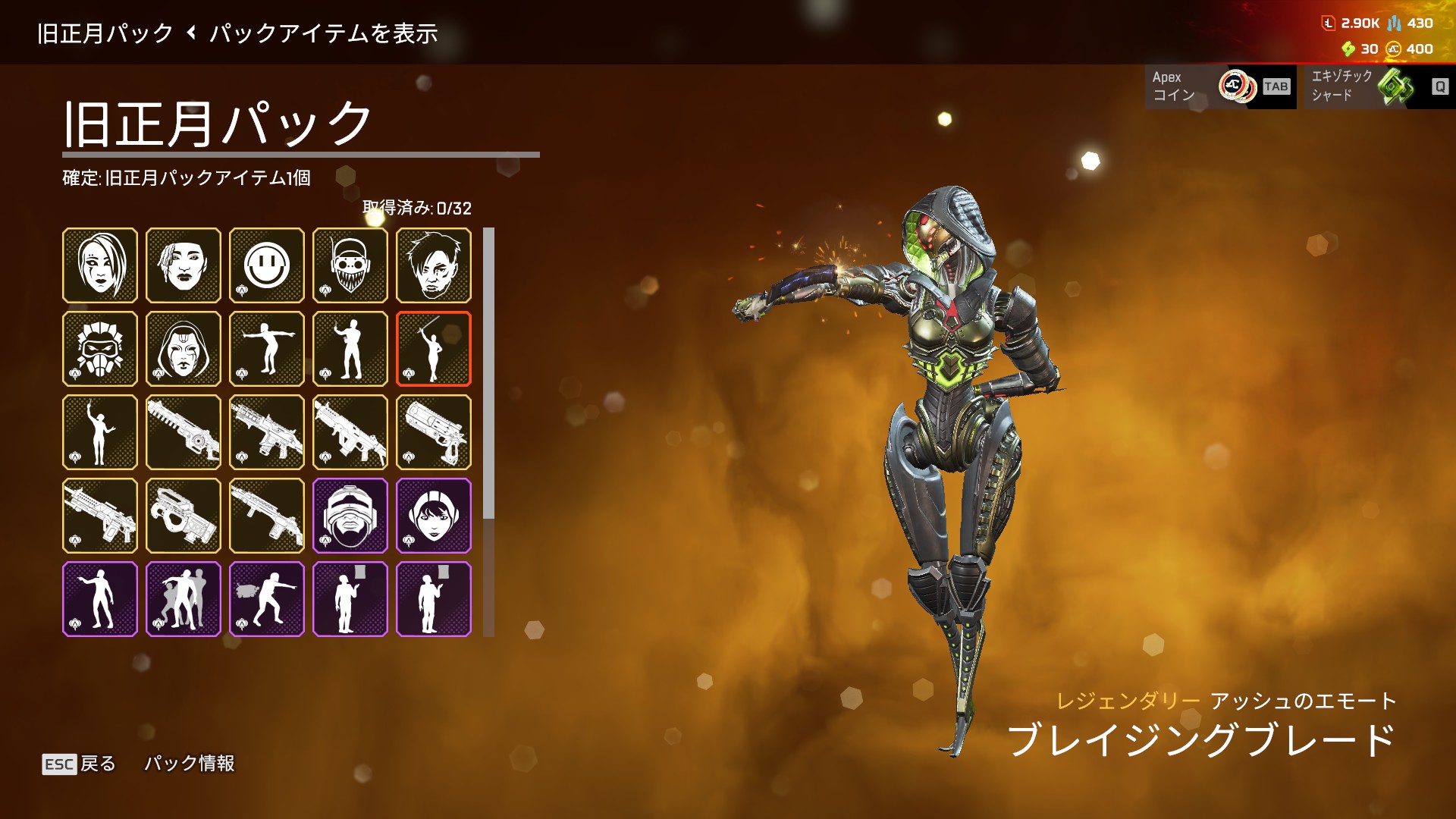Click the 戻る back button
The image size is (1456, 819).
click(x=80, y=764)
